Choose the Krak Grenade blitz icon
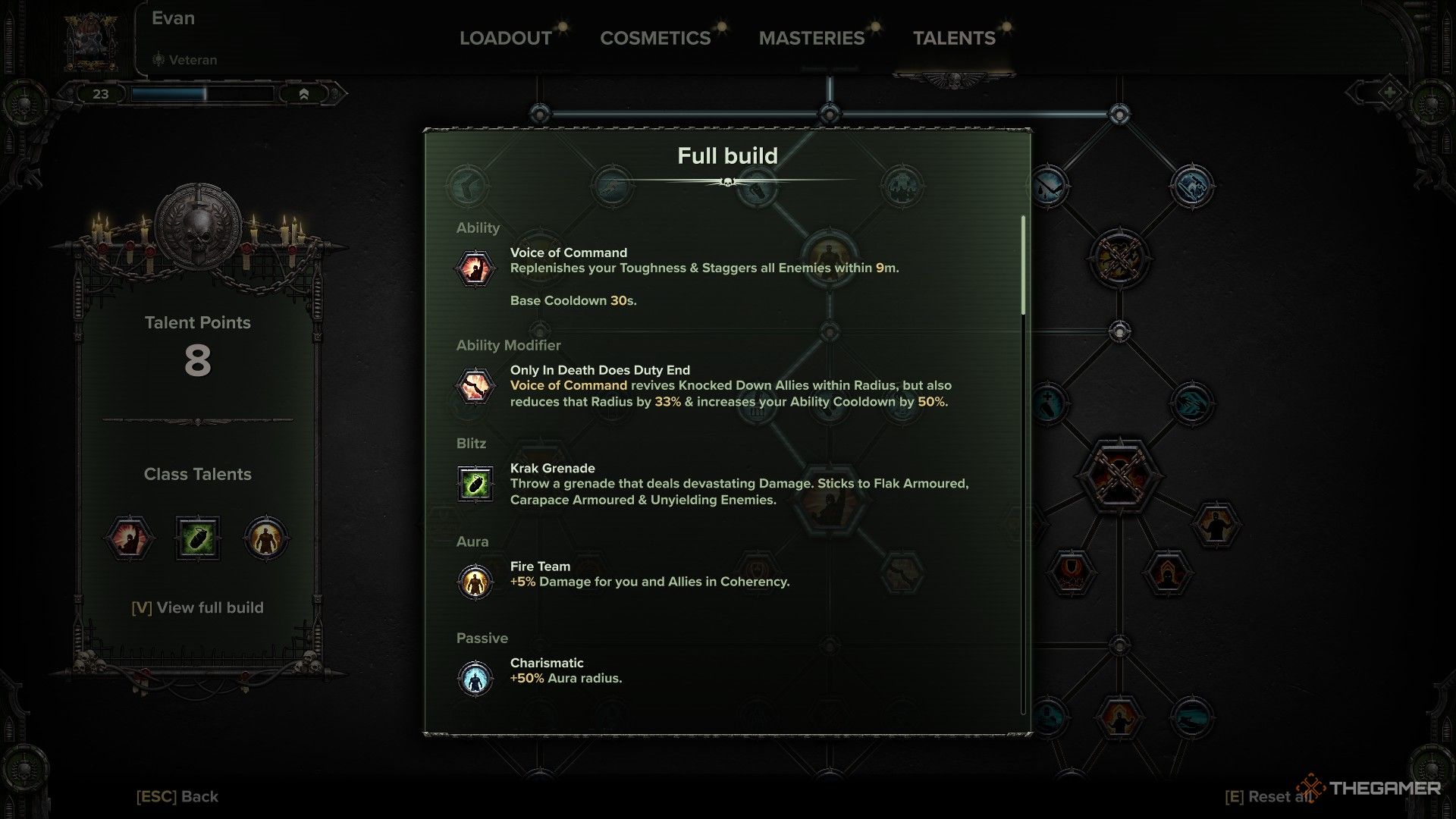 point(475,484)
